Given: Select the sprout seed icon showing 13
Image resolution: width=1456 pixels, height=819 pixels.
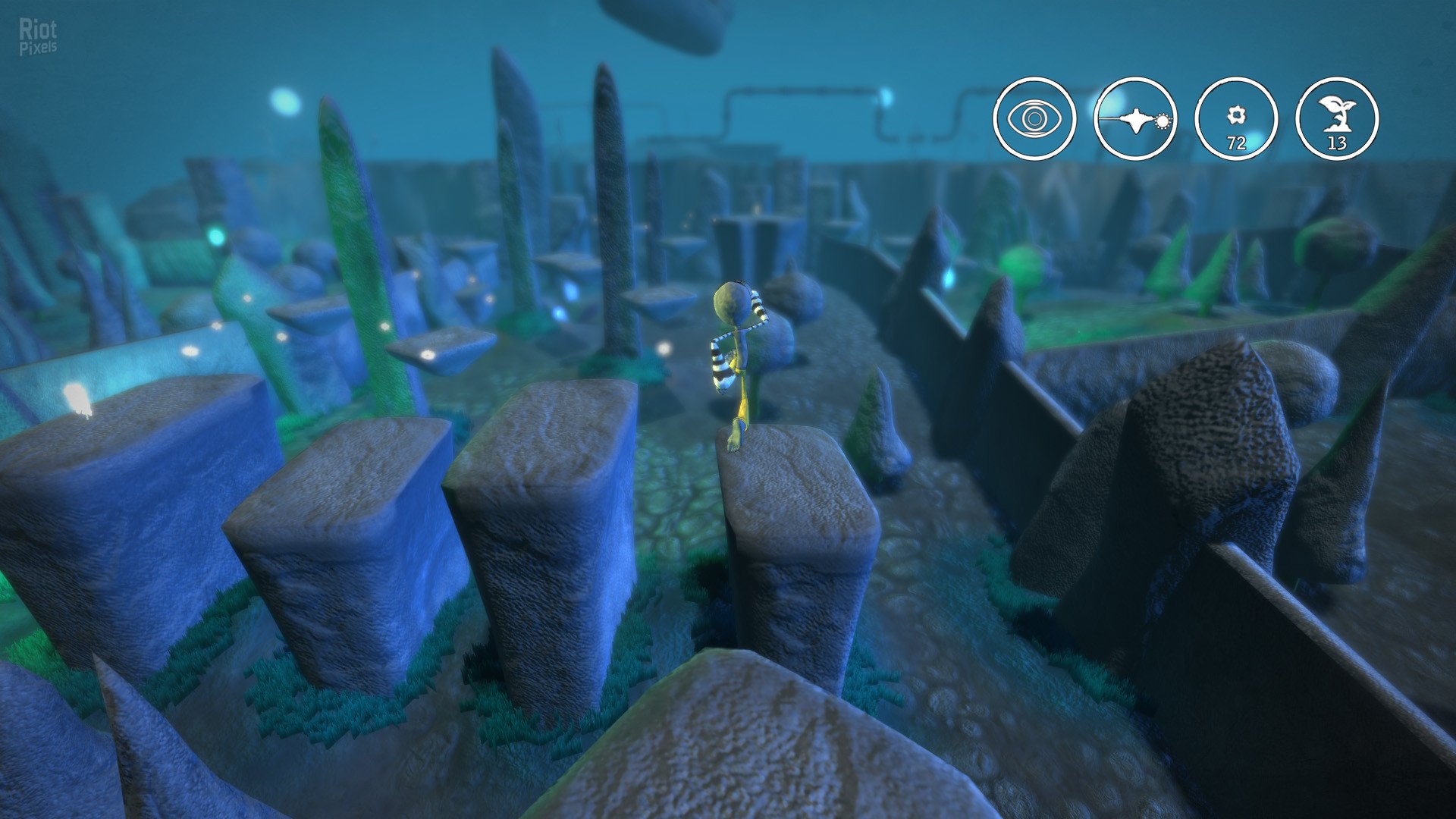Looking at the screenshot, I should click(x=1337, y=119).
